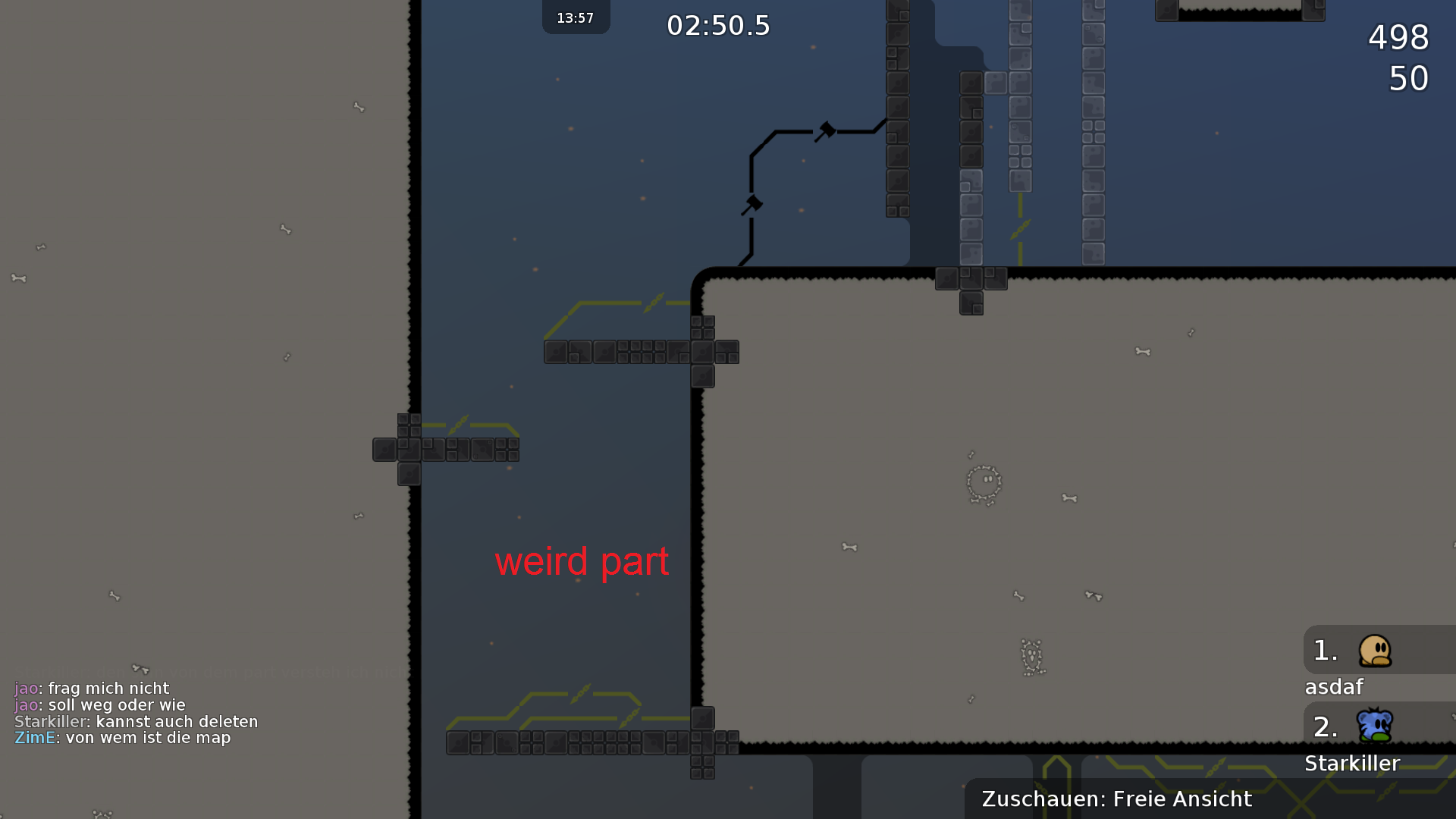This screenshot has width=1456, height=819.
Task: Open the Zuschauen spectator mode selector
Action: point(1115,799)
